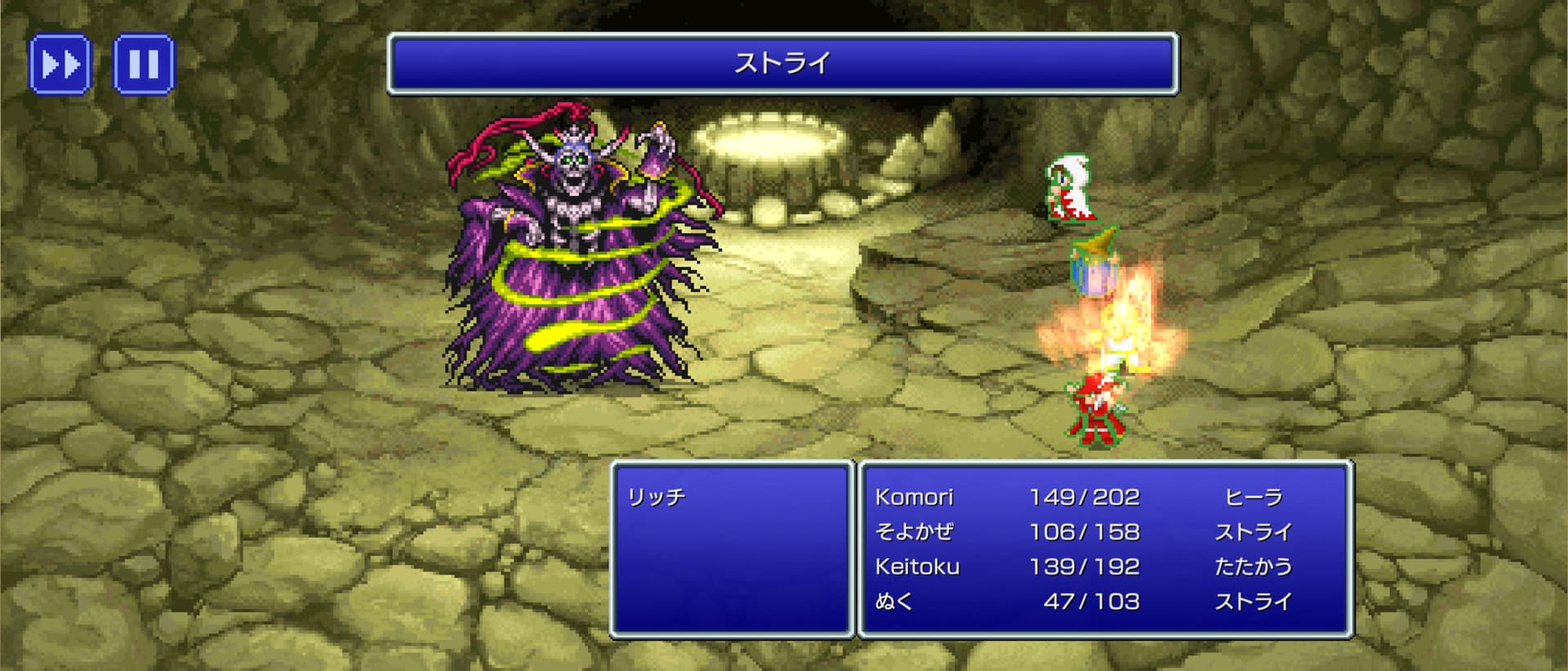
Task: Pause the battle
Action: (x=144, y=64)
